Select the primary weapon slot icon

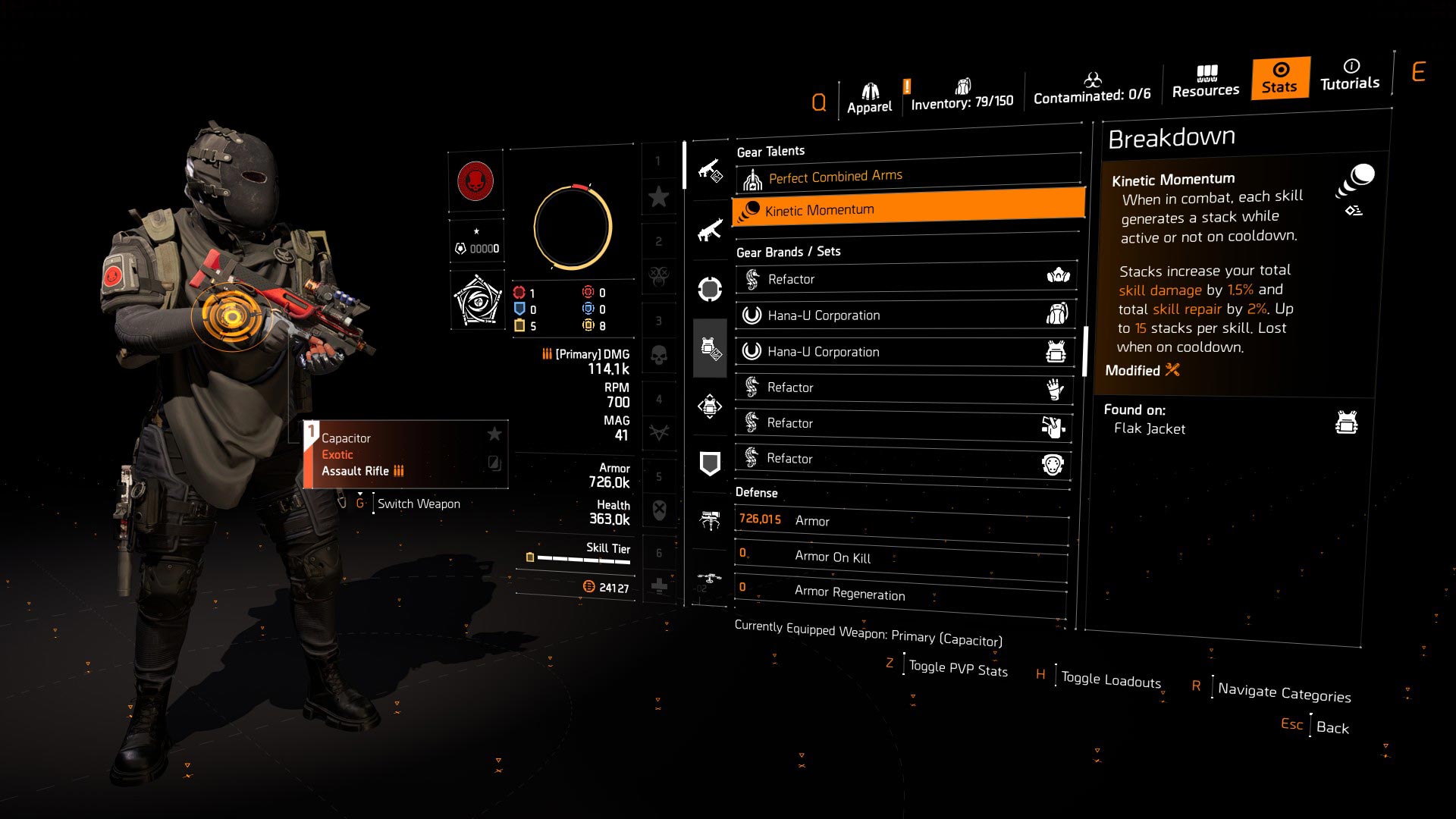point(711,171)
